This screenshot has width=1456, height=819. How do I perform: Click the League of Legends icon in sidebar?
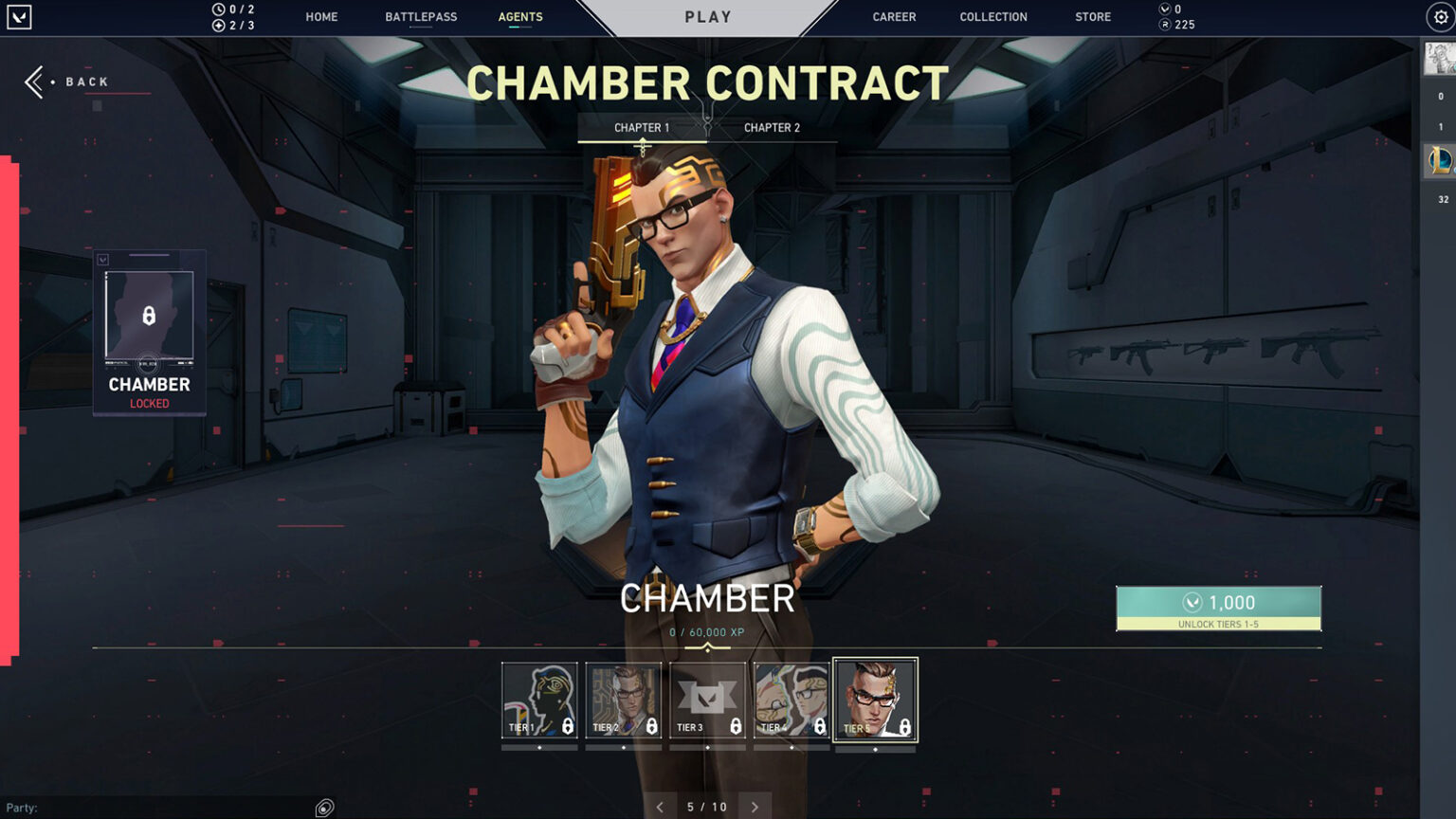1440,161
